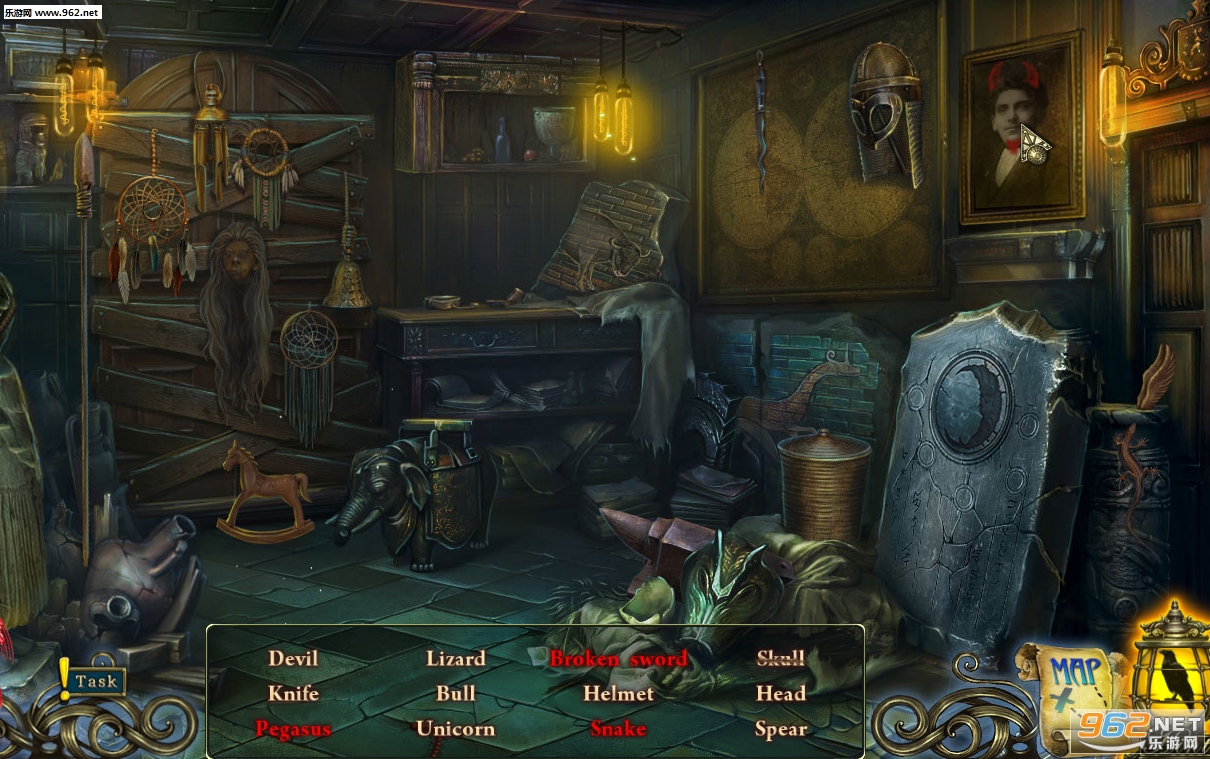
Task: Use the raven lantern hint
Action: point(1170,678)
